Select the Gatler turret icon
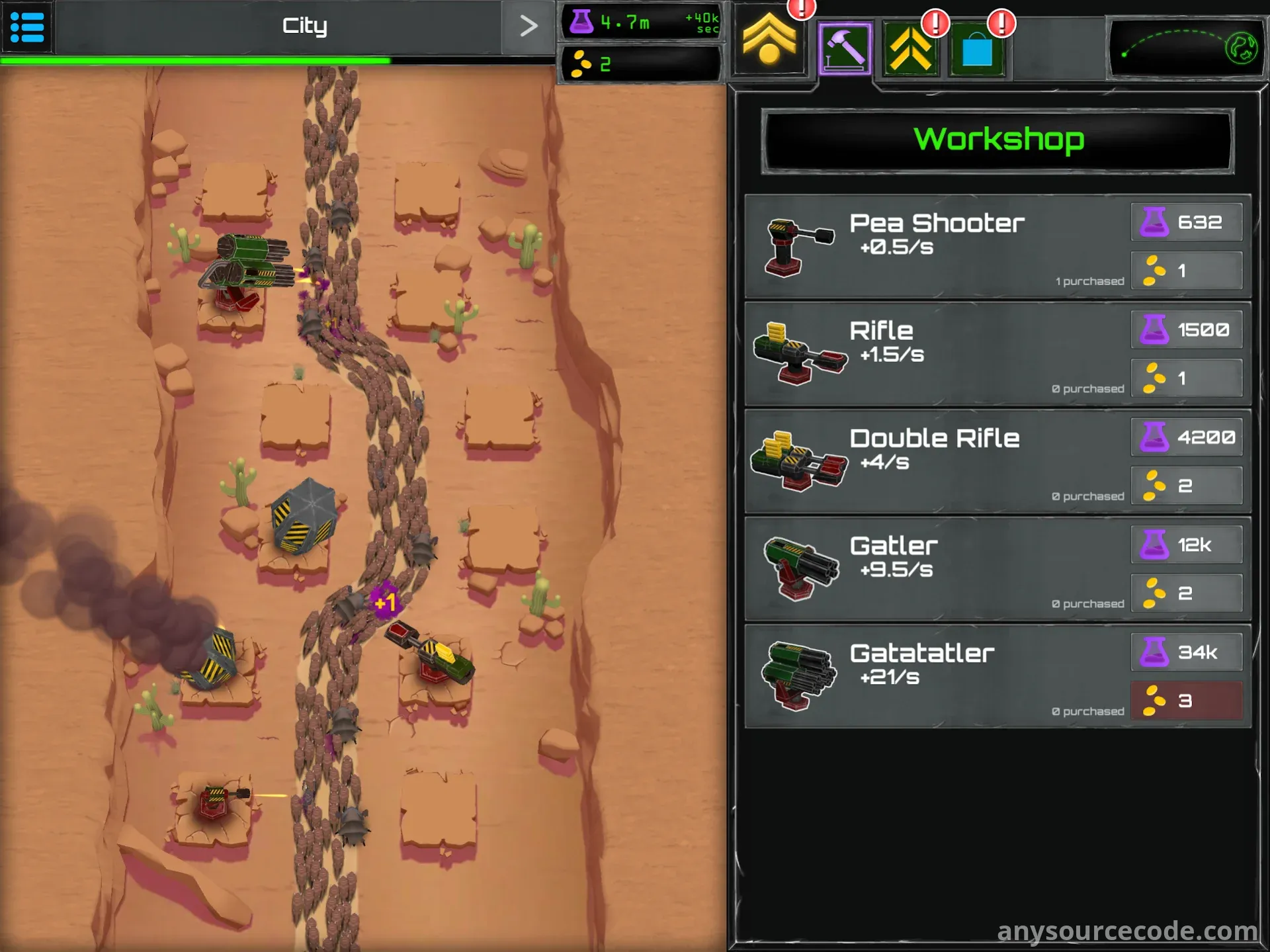 pyautogui.click(x=798, y=568)
